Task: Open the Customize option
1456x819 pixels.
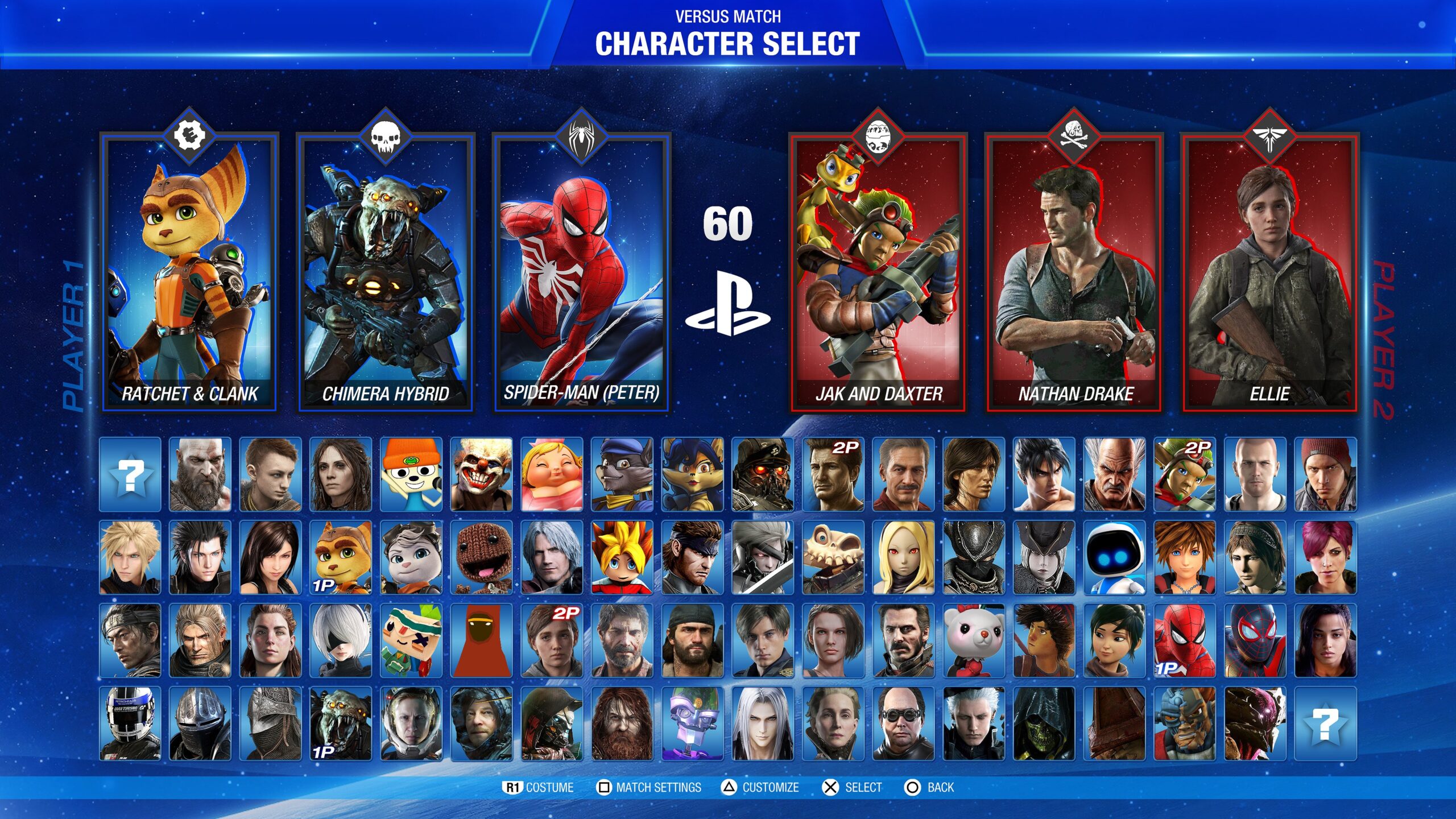Action: pos(760,787)
